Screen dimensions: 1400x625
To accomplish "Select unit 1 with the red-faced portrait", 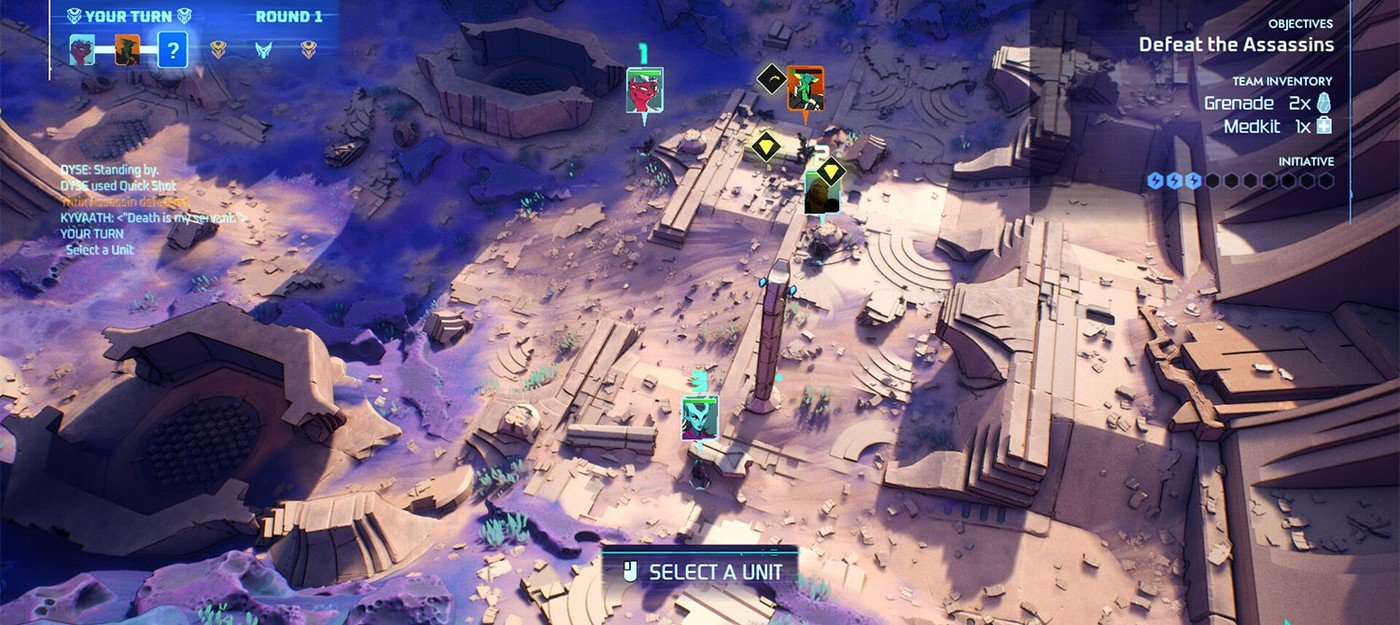I will pos(645,90).
